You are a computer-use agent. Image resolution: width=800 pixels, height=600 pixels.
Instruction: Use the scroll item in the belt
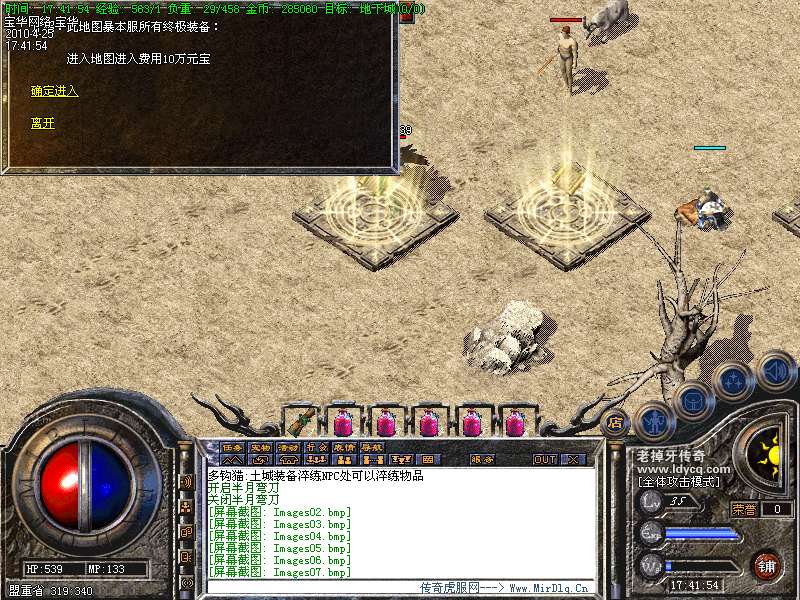[300, 421]
